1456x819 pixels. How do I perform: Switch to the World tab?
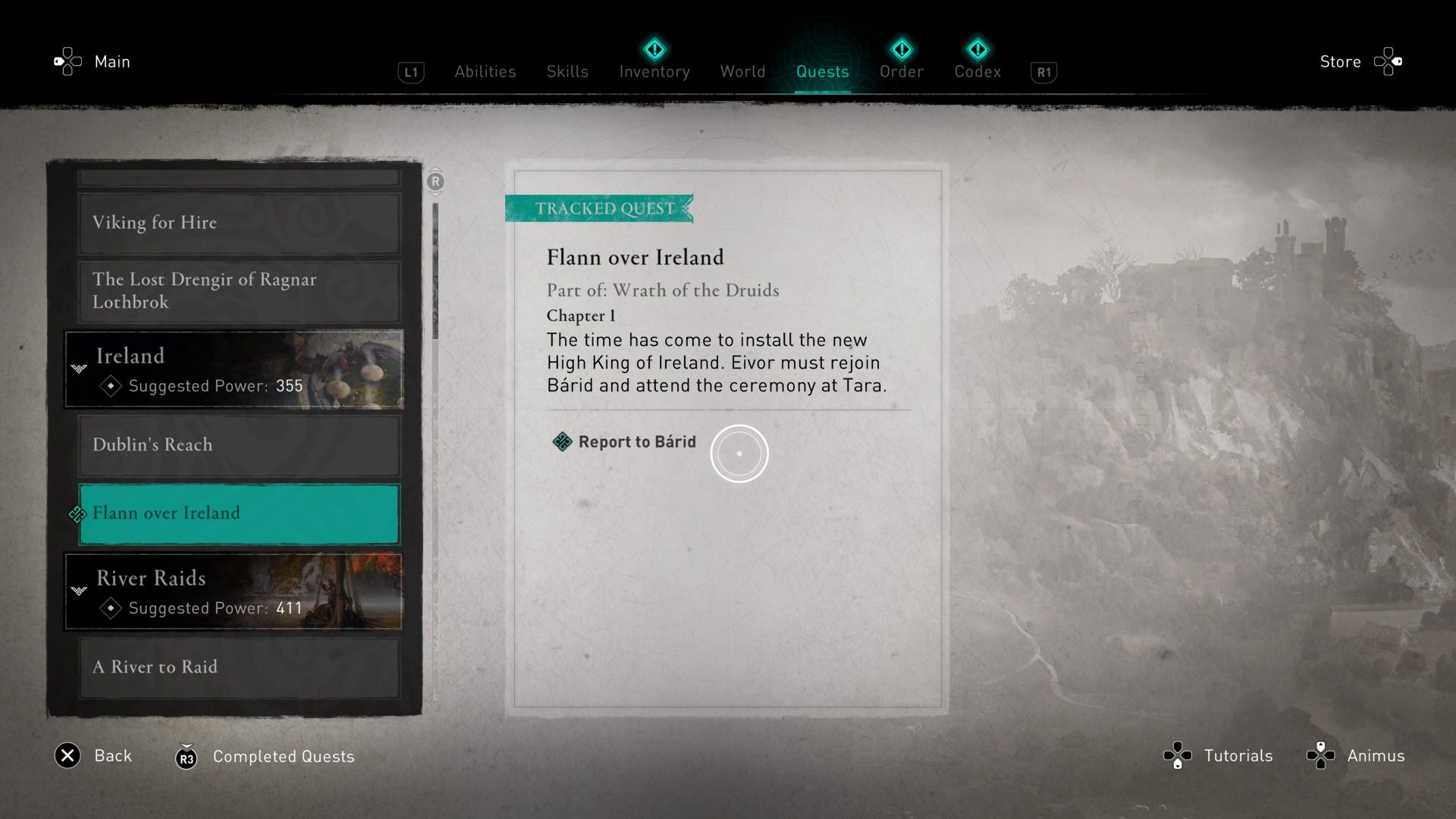(x=742, y=71)
